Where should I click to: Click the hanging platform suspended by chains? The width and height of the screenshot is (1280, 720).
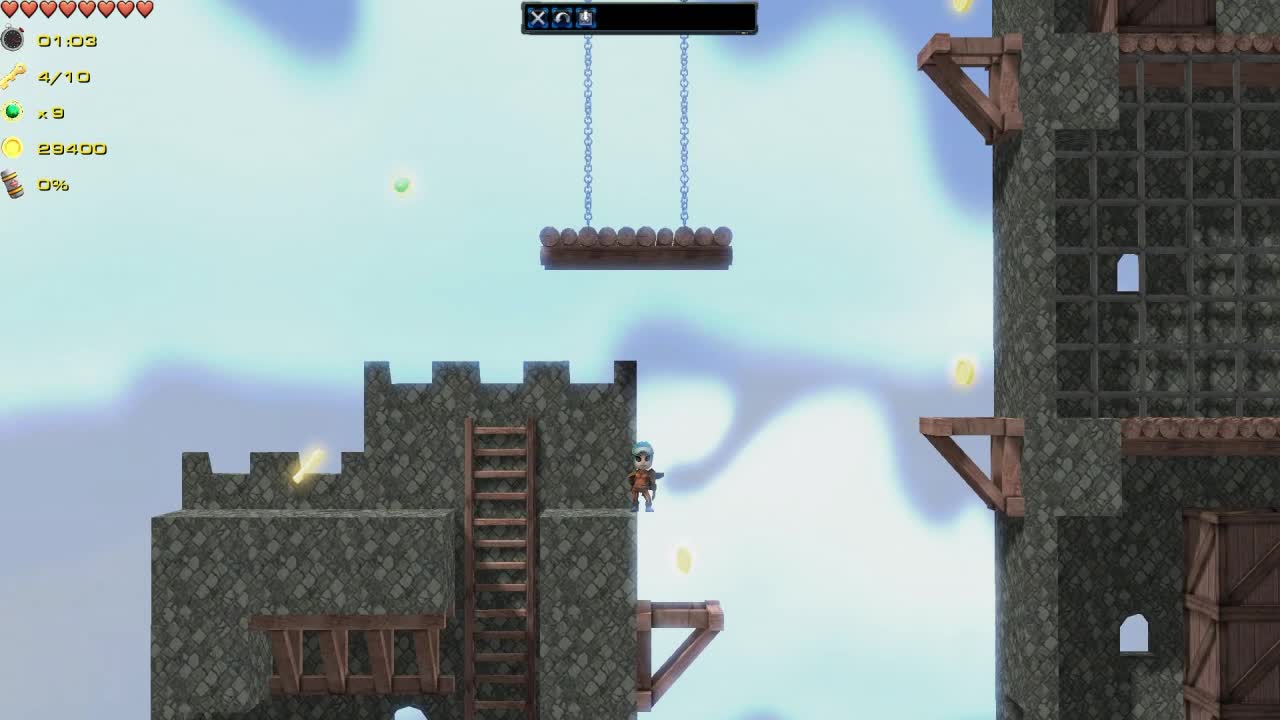(x=637, y=245)
